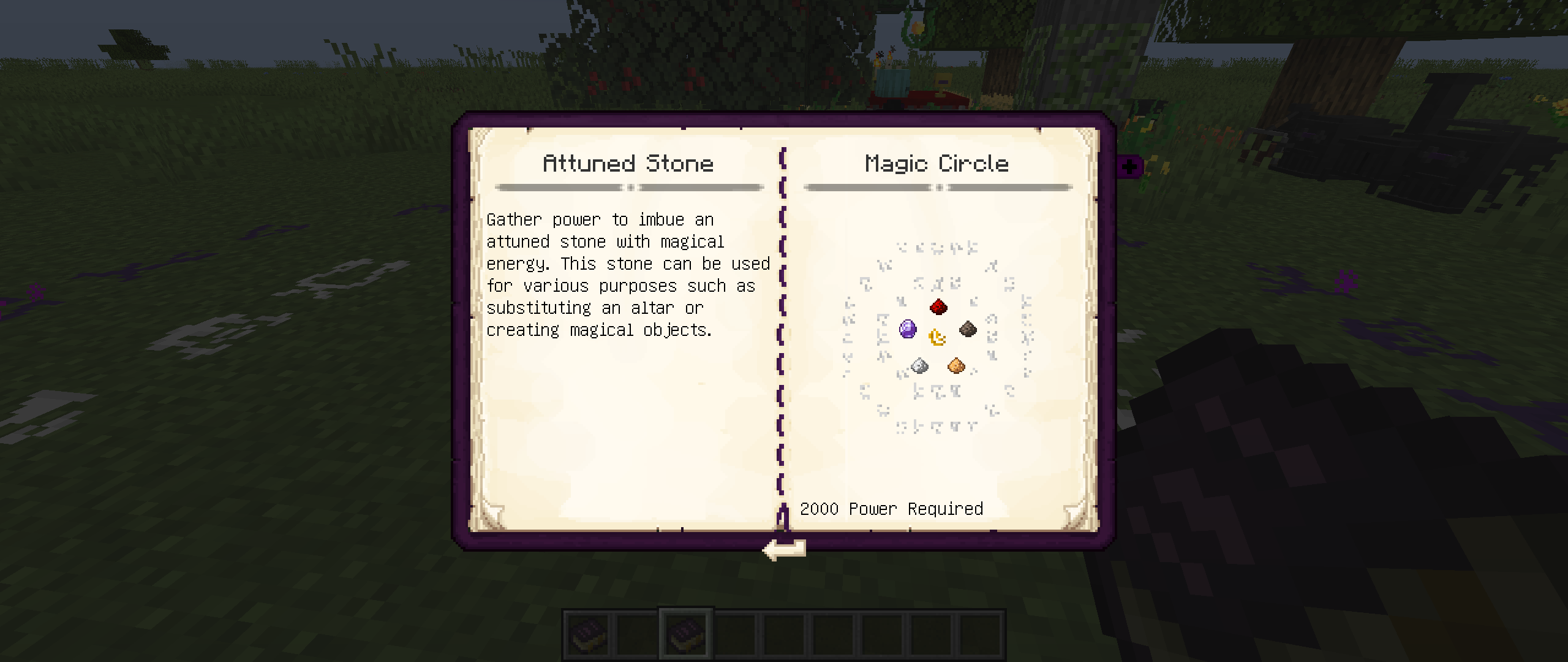Choose the dark grey powder ingredient
The width and height of the screenshot is (1568, 662).
[968, 329]
